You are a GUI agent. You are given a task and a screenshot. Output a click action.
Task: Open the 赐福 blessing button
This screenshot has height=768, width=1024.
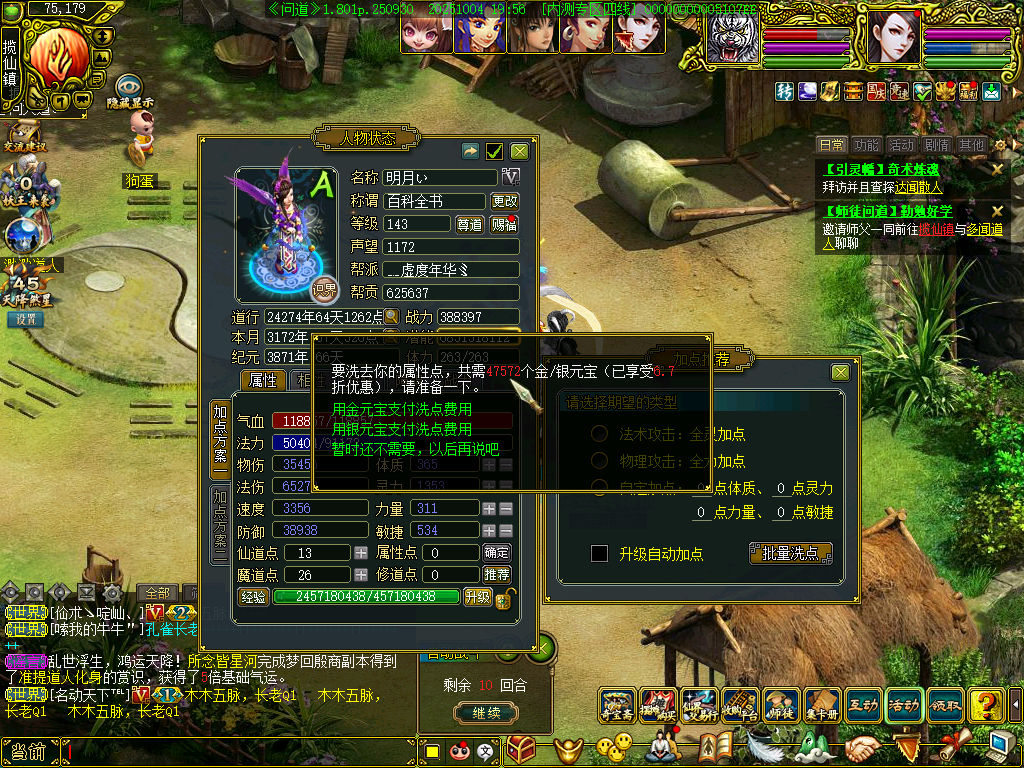click(x=504, y=224)
